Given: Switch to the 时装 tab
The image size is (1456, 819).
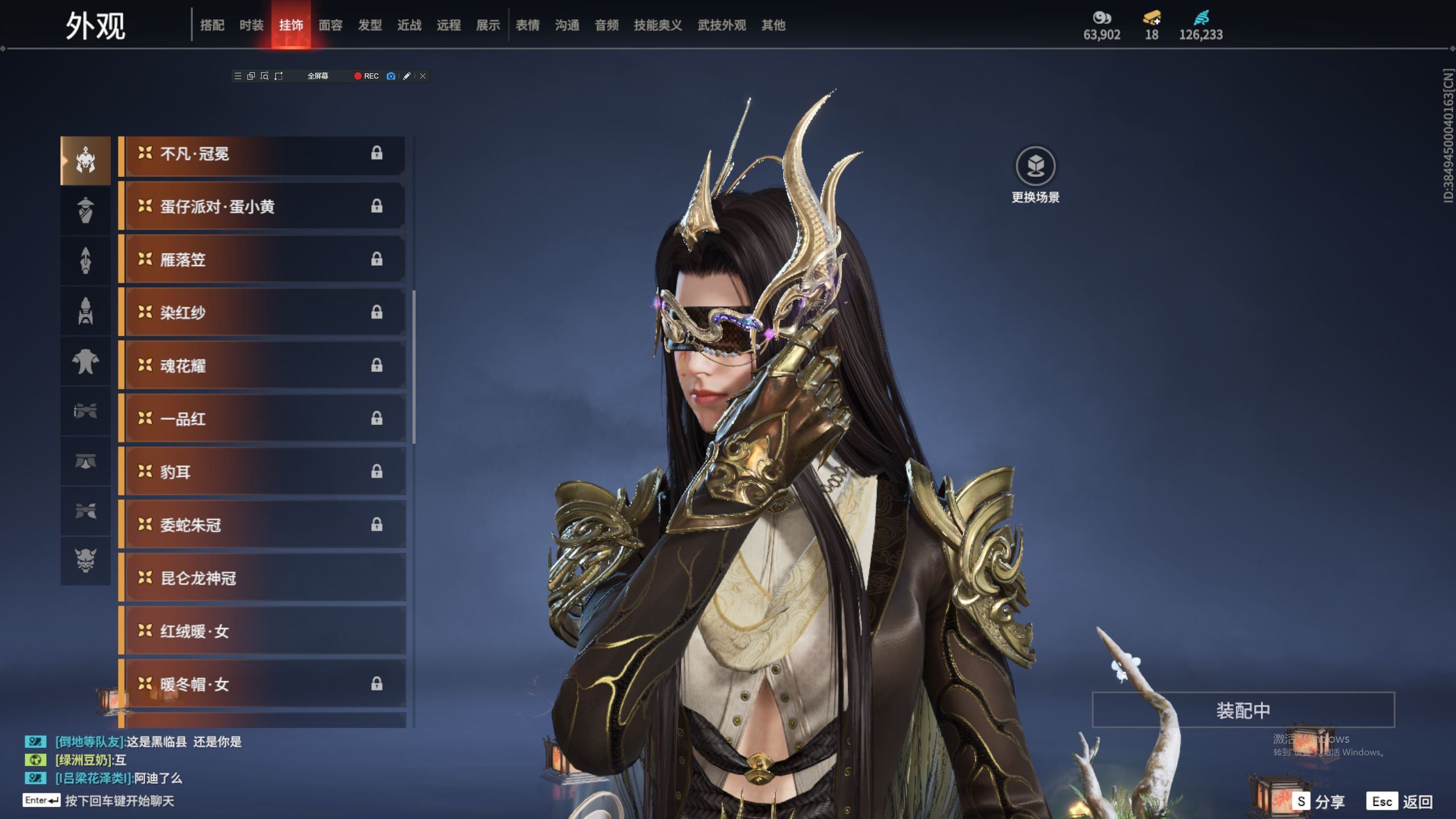Looking at the screenshot, I should (251, 25).
